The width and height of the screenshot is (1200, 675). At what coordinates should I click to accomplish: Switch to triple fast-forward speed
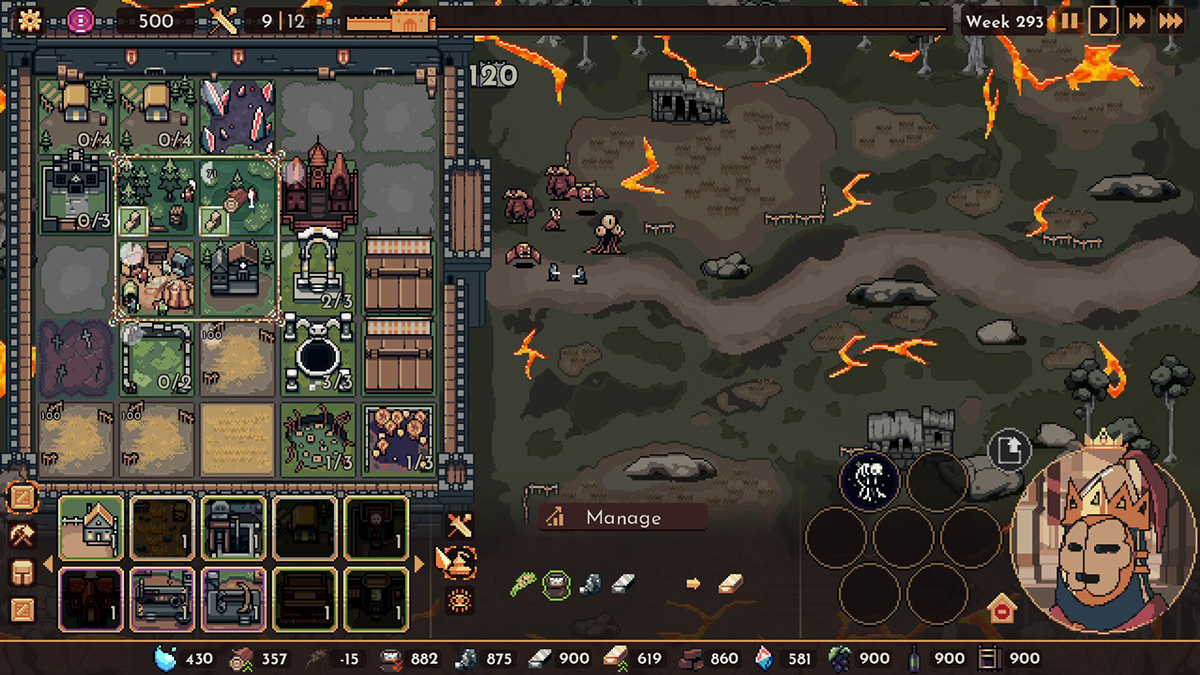(1171, 20)
